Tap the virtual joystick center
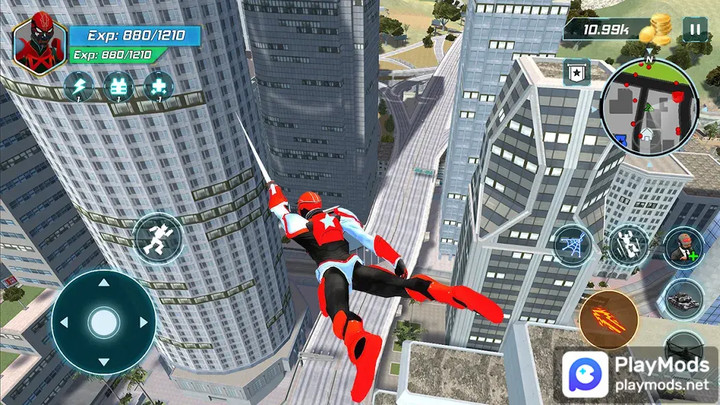This screenshot has height=405, width=720. click(103, 322)
